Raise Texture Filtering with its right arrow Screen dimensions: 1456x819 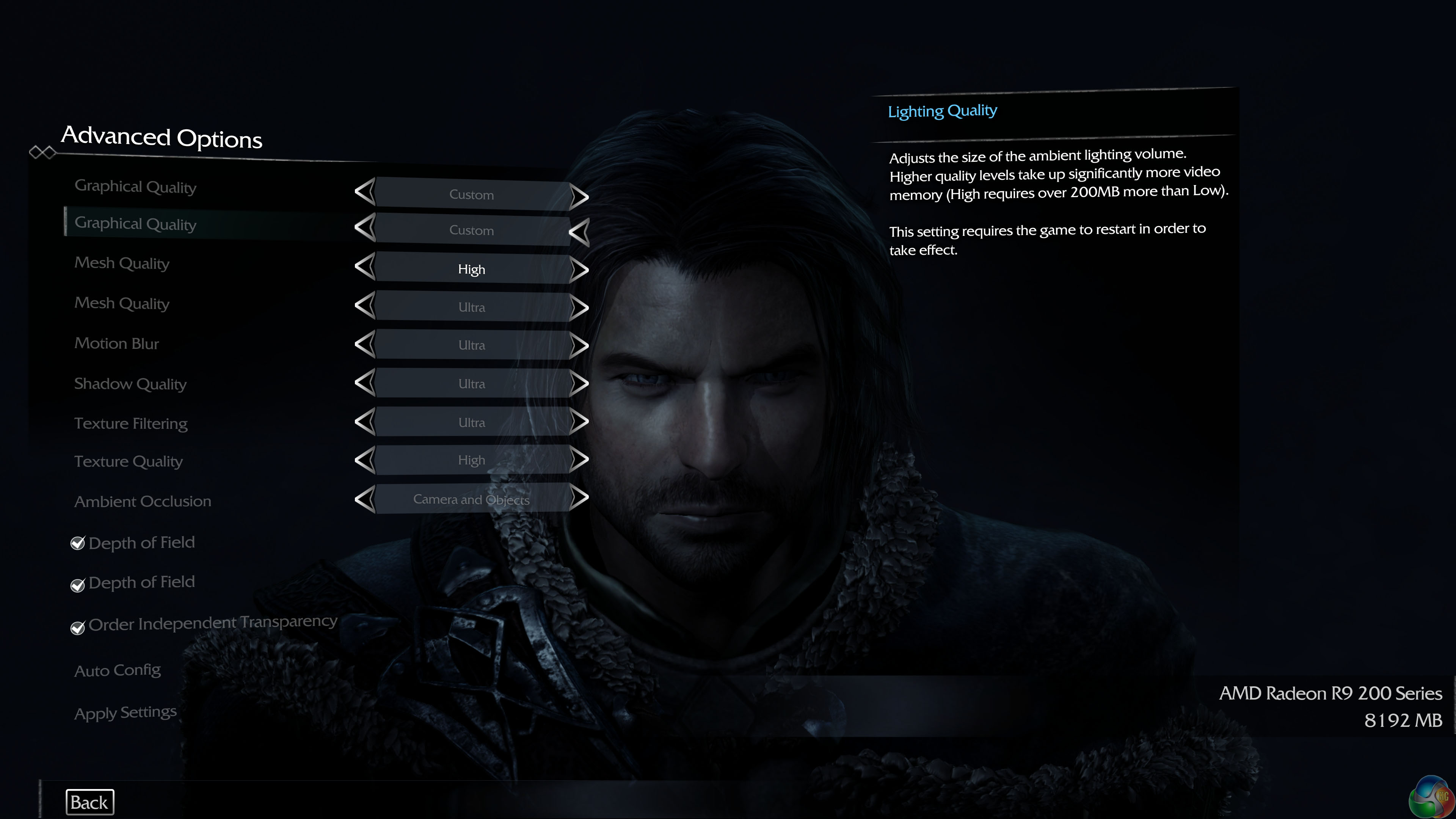(579, 422)
